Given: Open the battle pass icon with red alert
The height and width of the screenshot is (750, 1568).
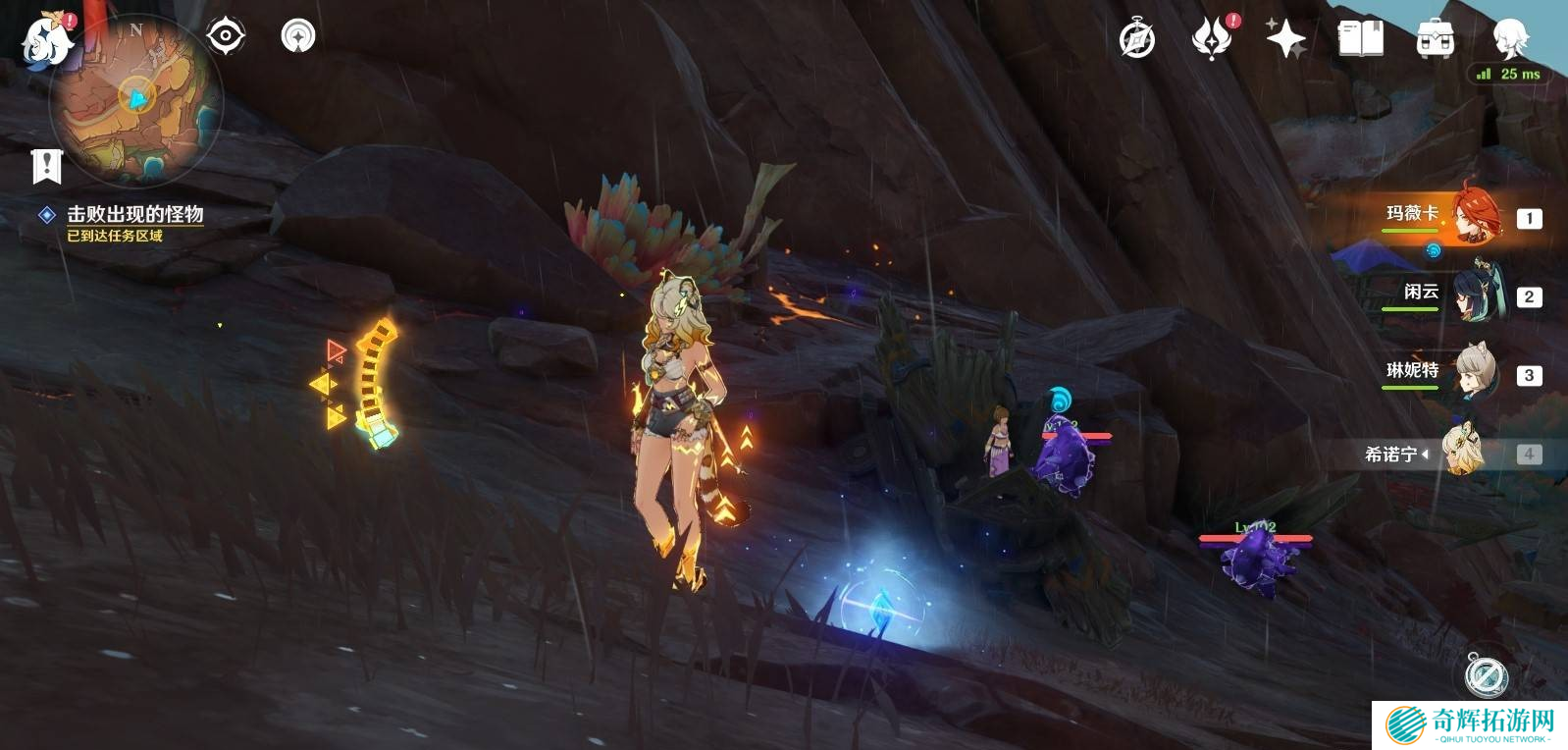Looking at the screenshot, I should click(x=1212, y=39).
